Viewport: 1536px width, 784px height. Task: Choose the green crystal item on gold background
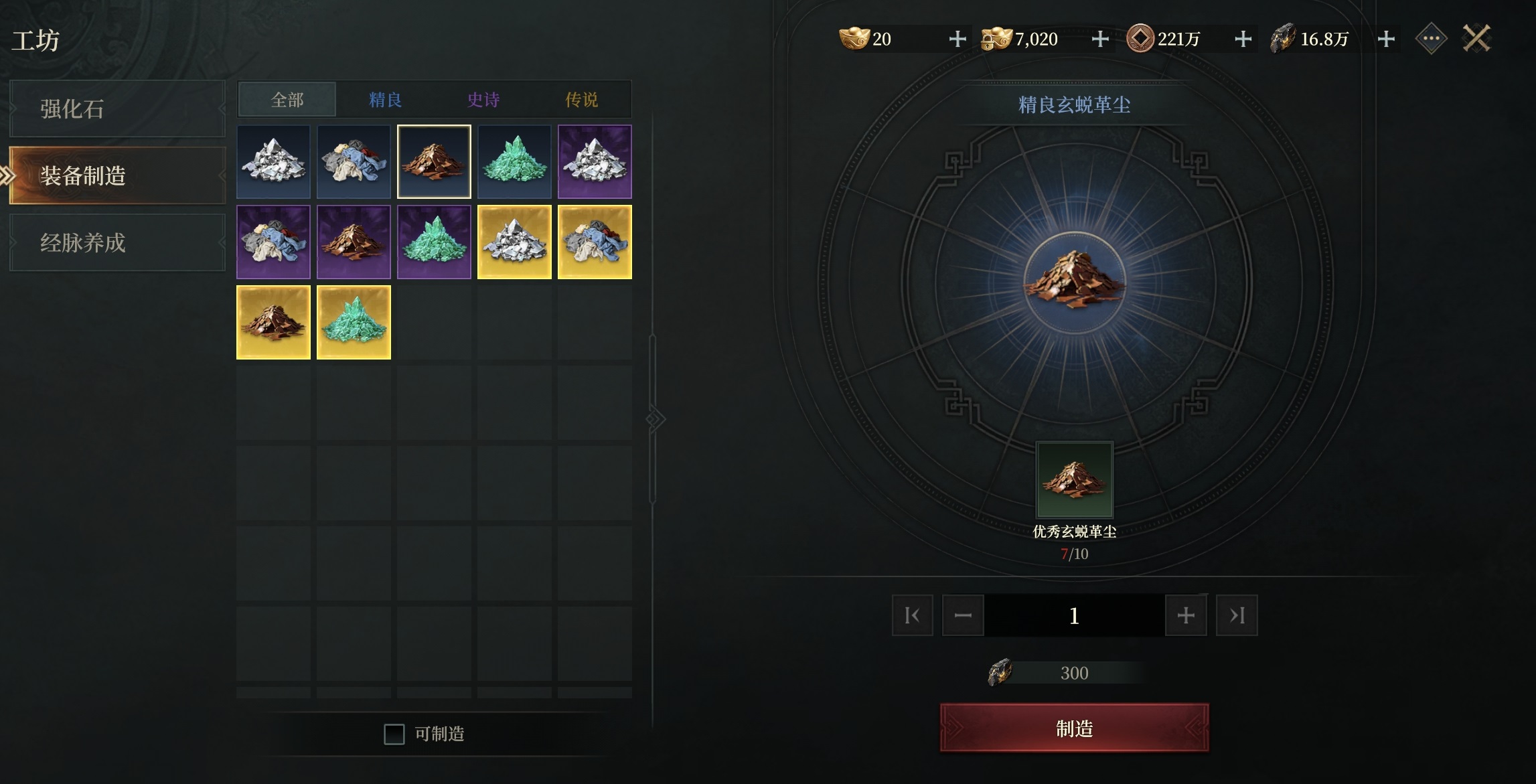click(354, 322)
